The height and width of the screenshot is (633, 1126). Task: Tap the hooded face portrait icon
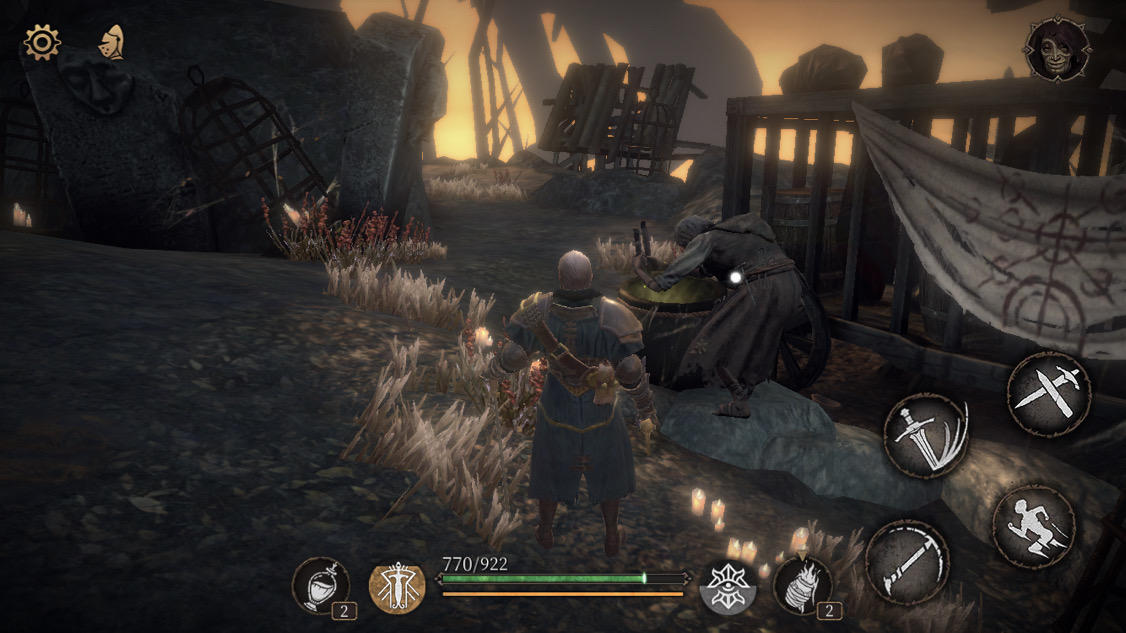pos(1057,49)
